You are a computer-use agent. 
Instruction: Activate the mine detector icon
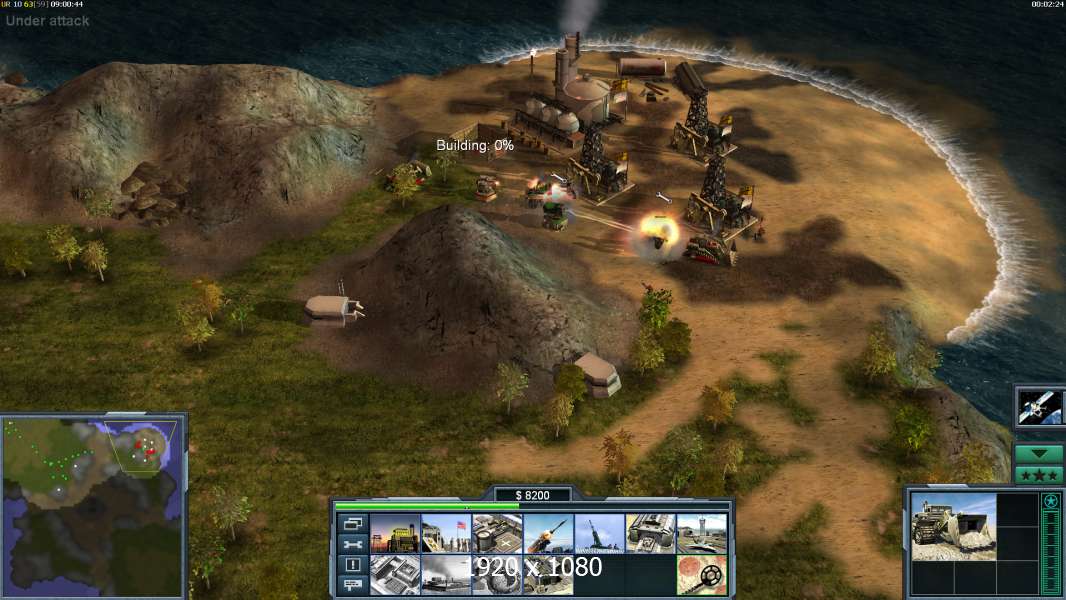(702, 575)
